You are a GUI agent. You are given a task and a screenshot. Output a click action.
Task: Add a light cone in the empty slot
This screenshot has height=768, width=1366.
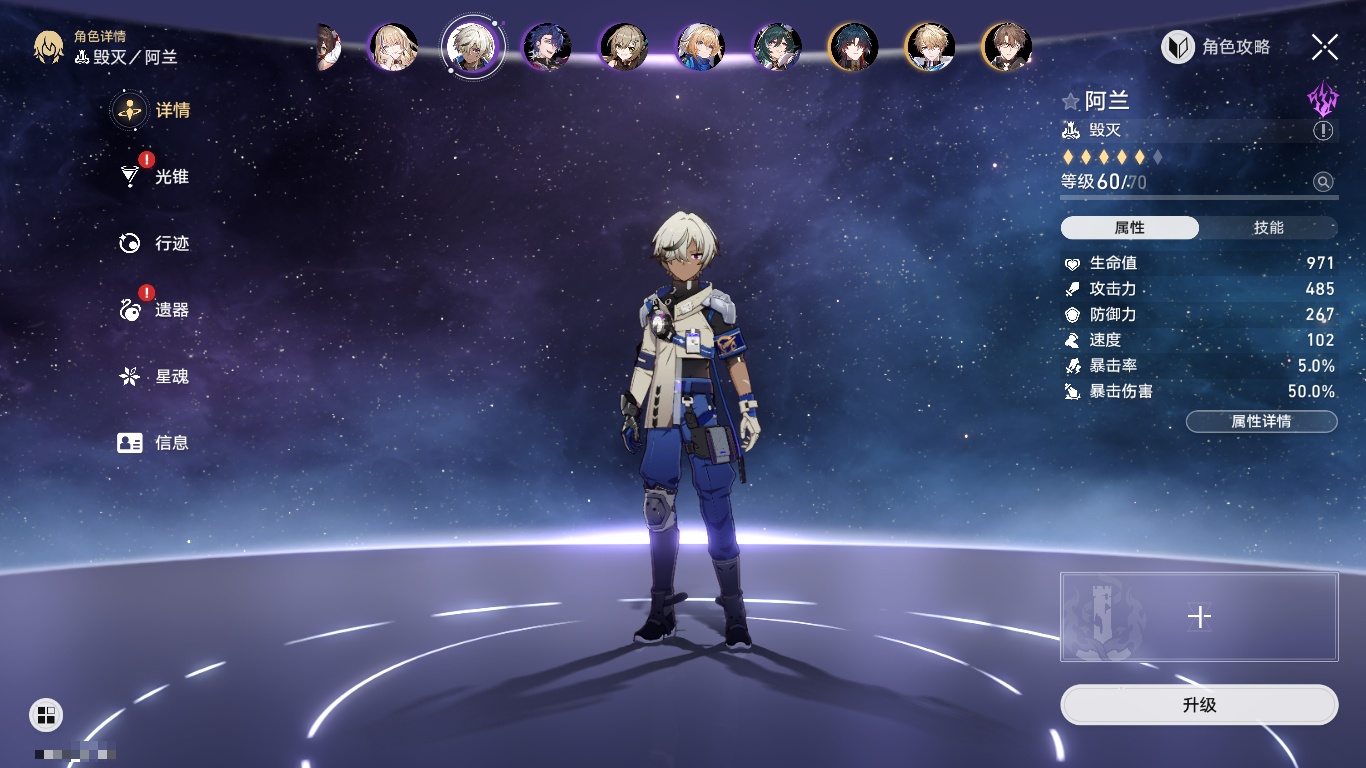(x=1199, y=617)
